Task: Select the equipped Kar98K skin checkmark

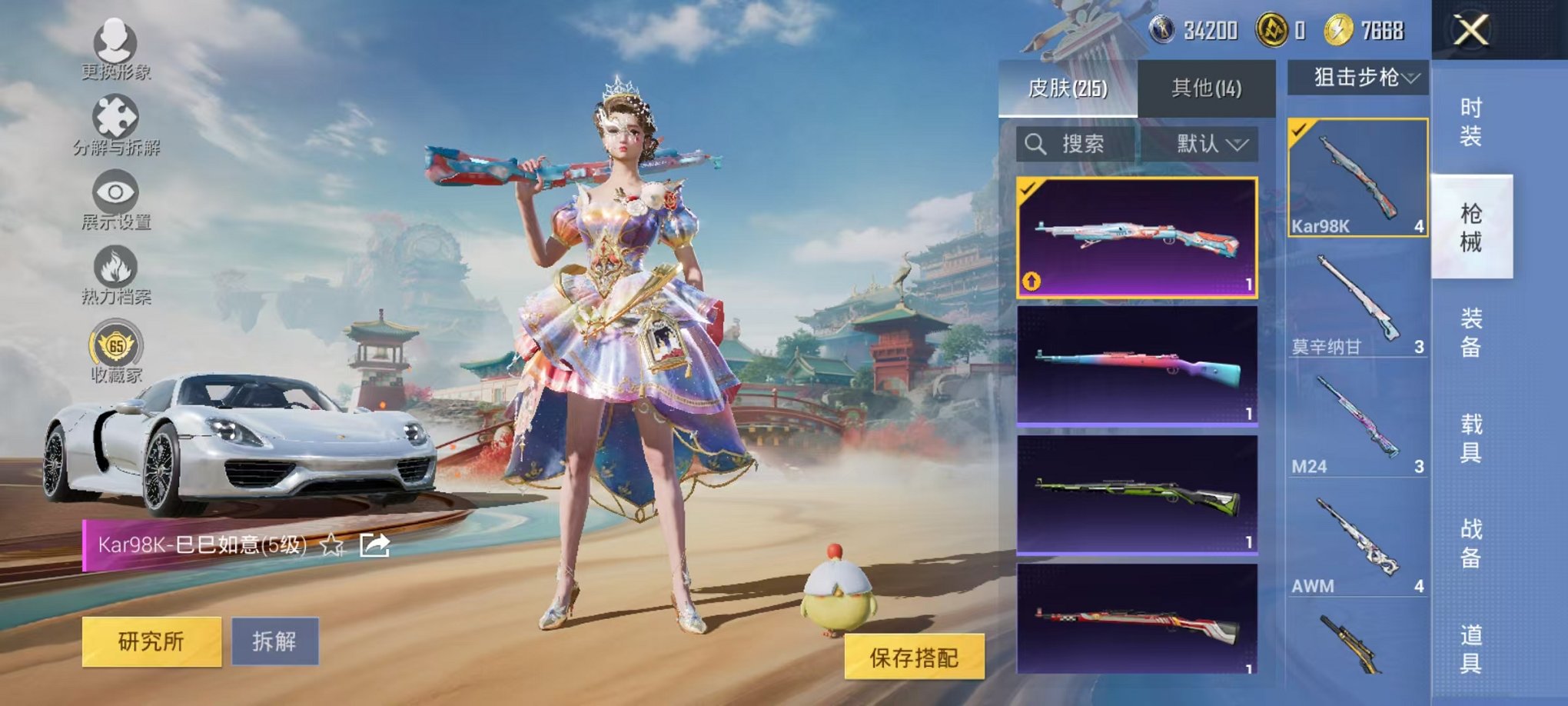Action: [x=1029, y=187]
